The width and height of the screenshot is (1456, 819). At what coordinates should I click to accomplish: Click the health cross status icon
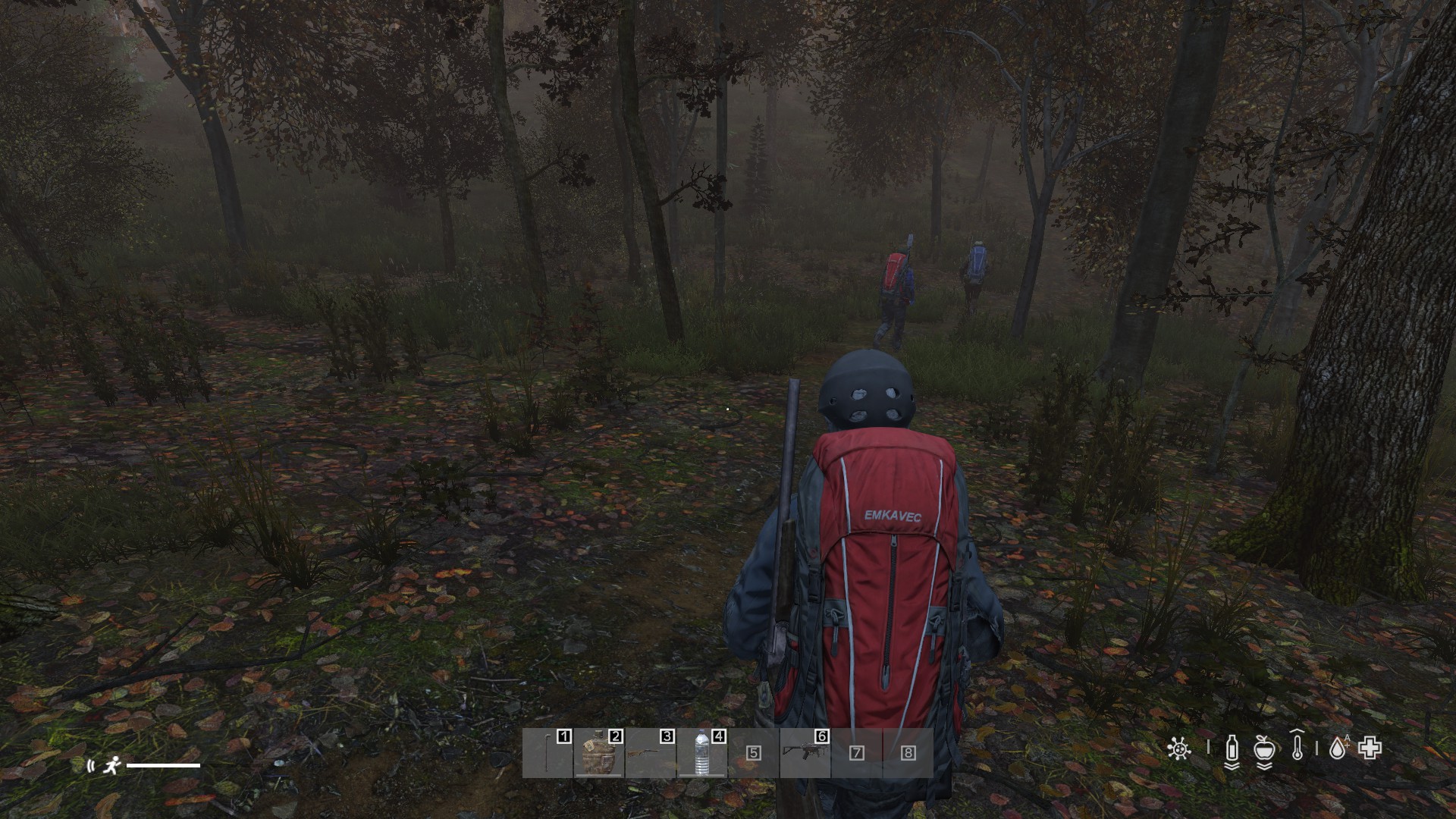(x=1370, y=749)
